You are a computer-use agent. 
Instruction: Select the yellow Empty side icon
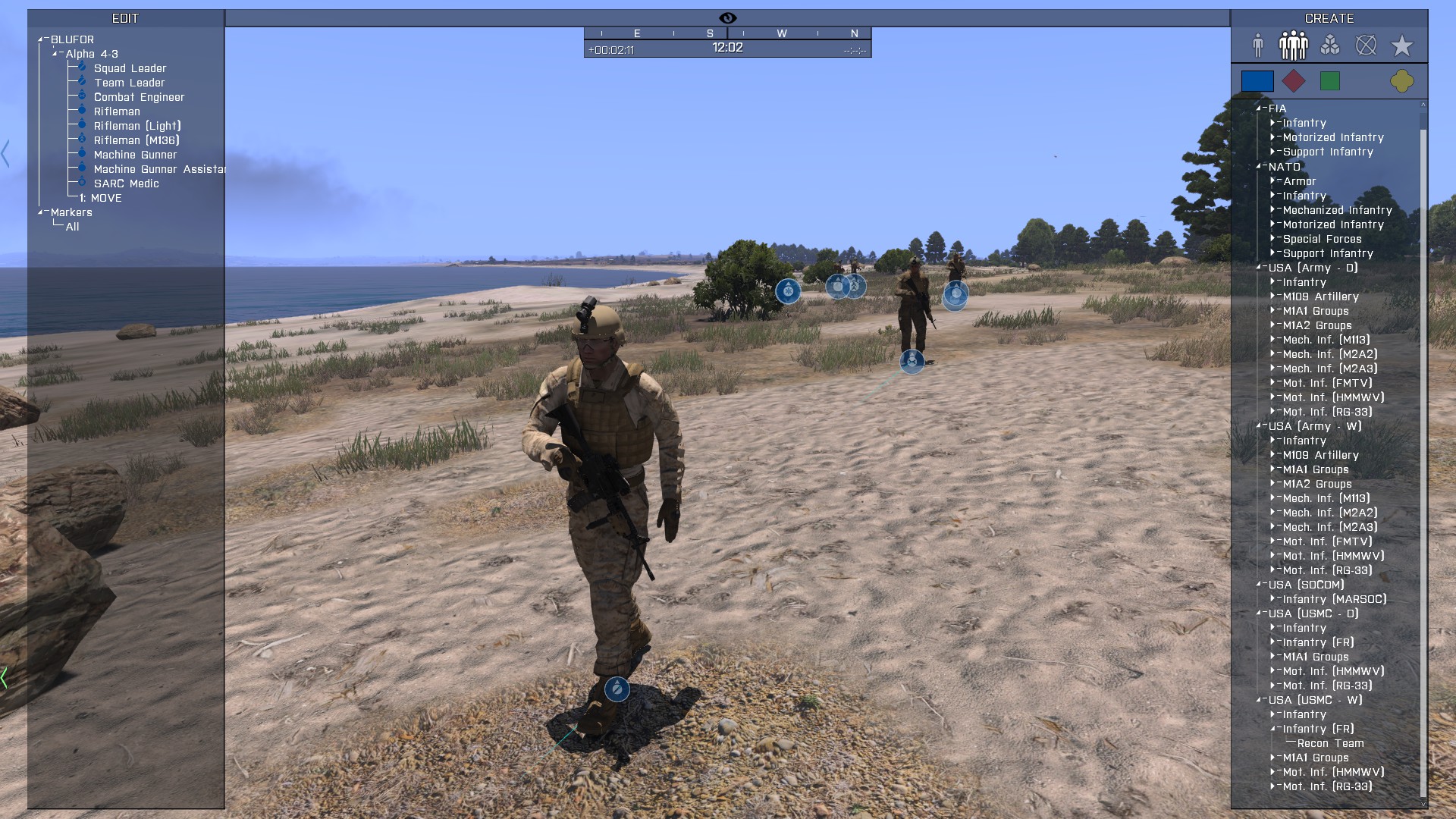tap(1401, 81)
